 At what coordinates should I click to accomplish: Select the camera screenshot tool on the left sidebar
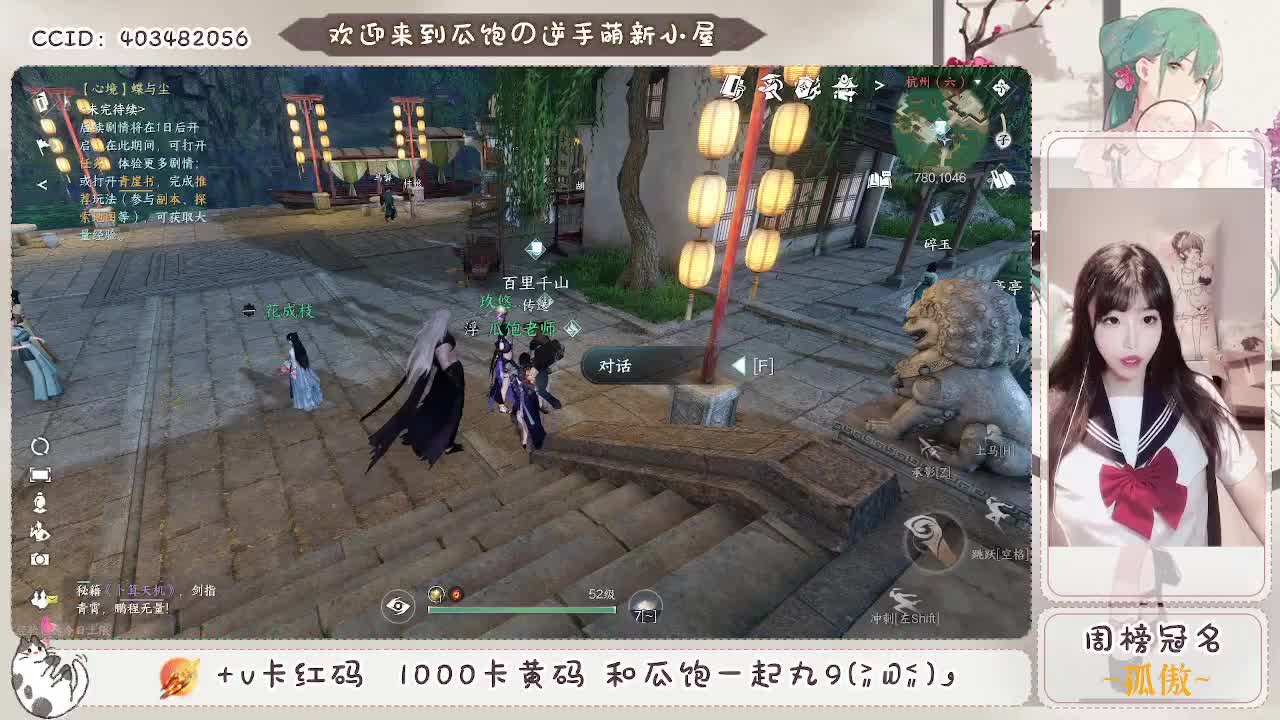pos(42,557)
